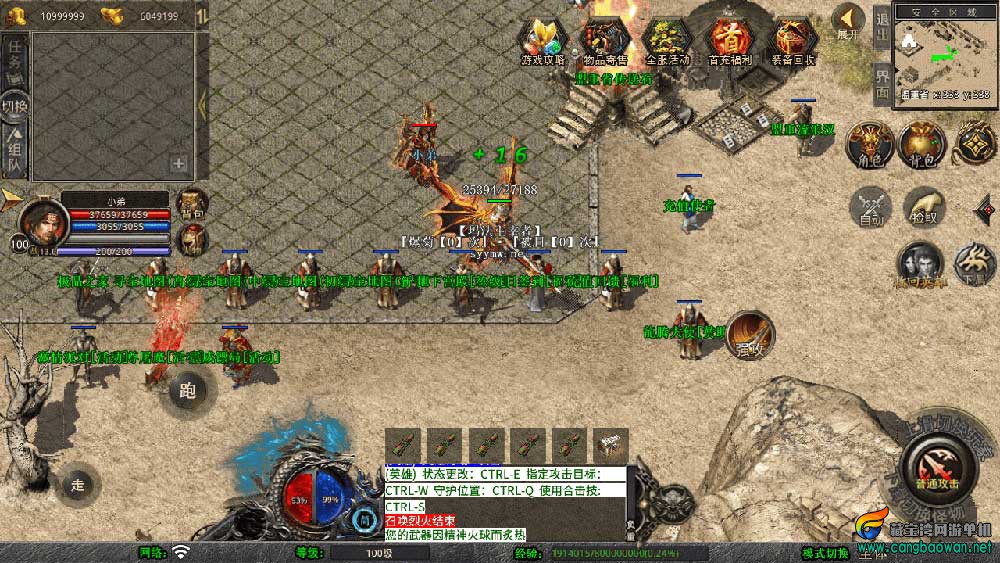Click the 展开 expand arrow button

848,22
